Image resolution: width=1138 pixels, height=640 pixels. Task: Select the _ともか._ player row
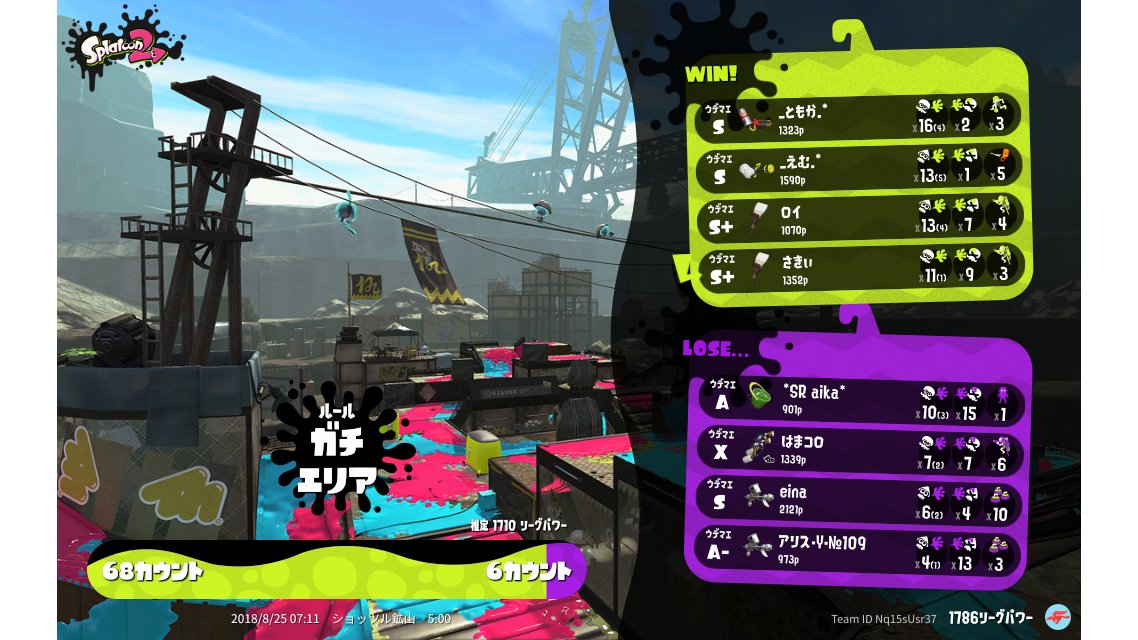[858, 116]
